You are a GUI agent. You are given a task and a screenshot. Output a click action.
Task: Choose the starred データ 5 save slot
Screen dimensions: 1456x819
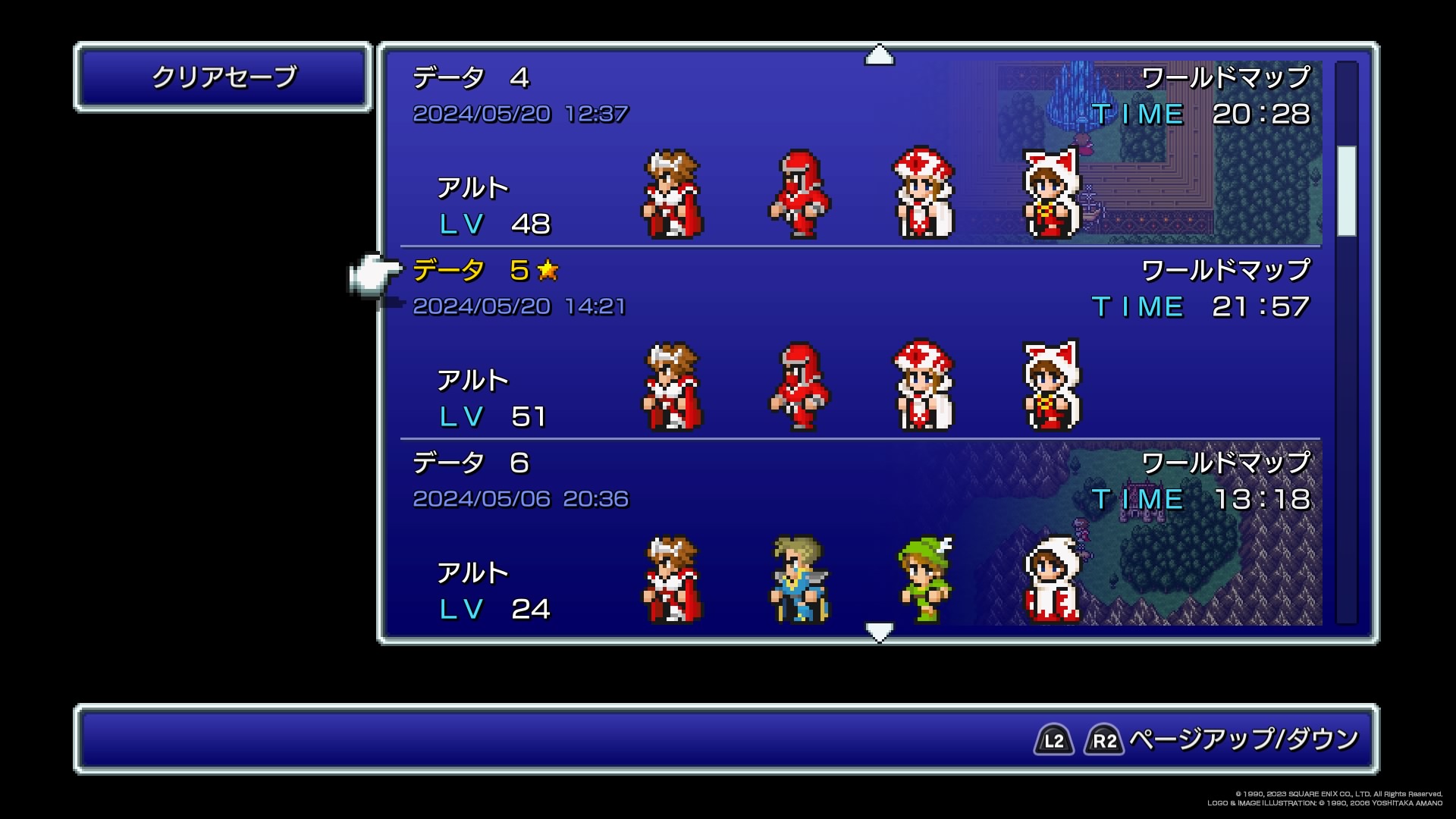point(860,344)
